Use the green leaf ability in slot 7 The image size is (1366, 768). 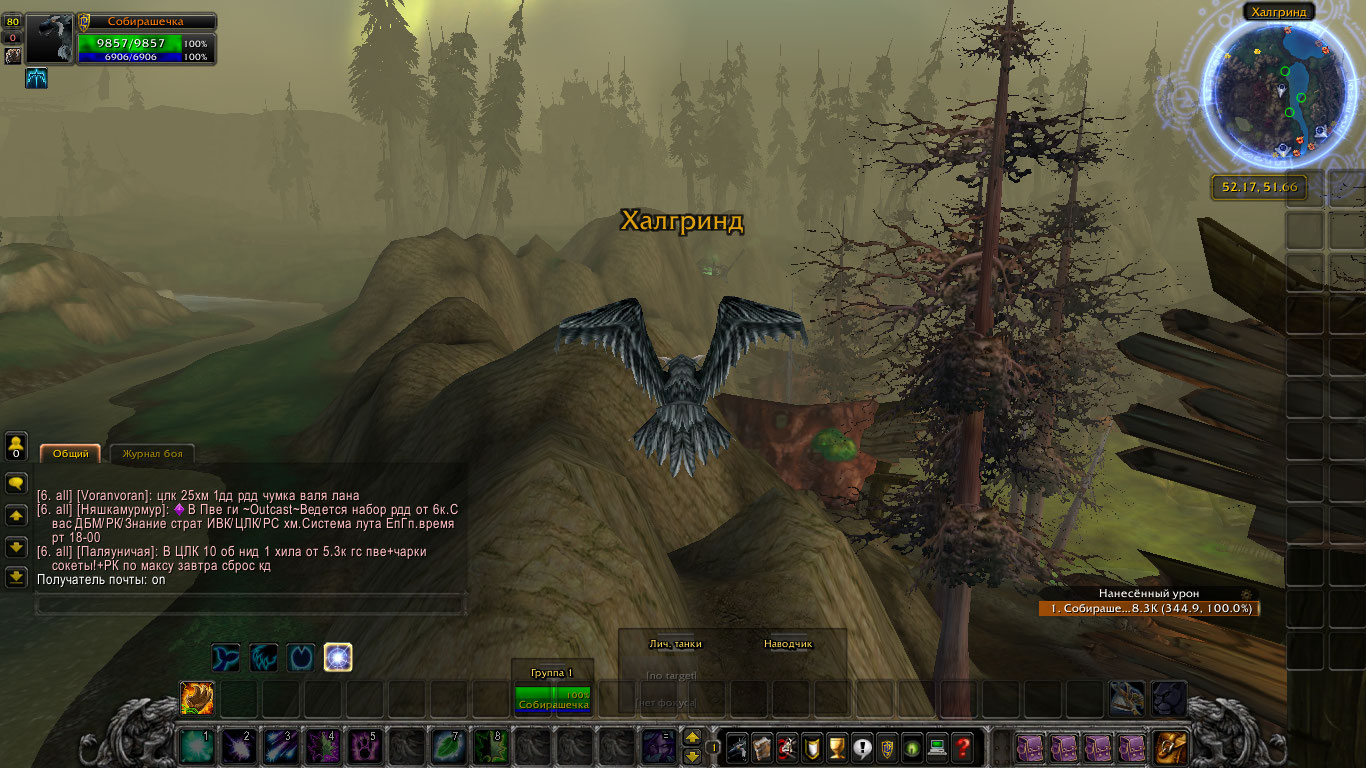pos(447,747)
